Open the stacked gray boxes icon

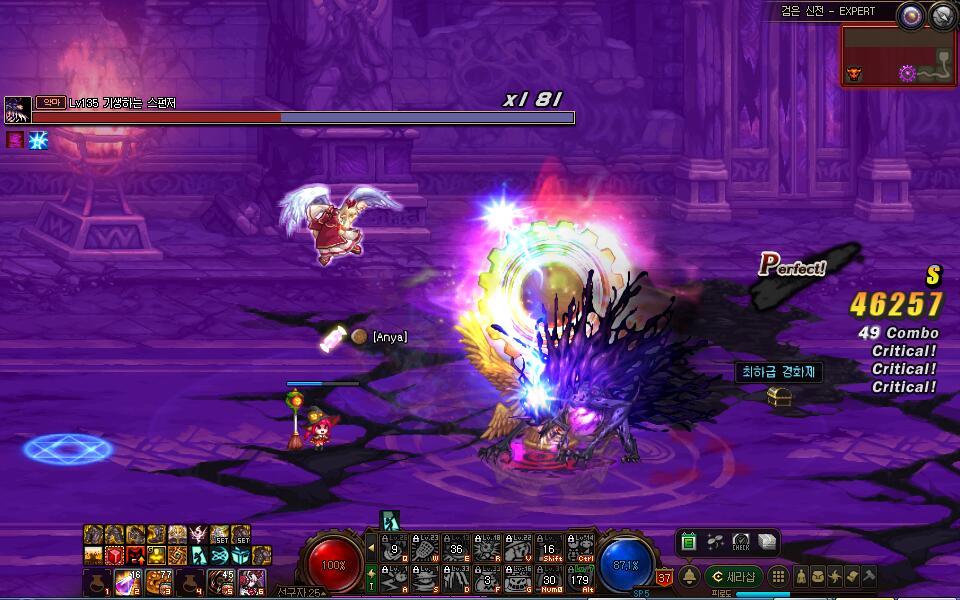point(766,542)
